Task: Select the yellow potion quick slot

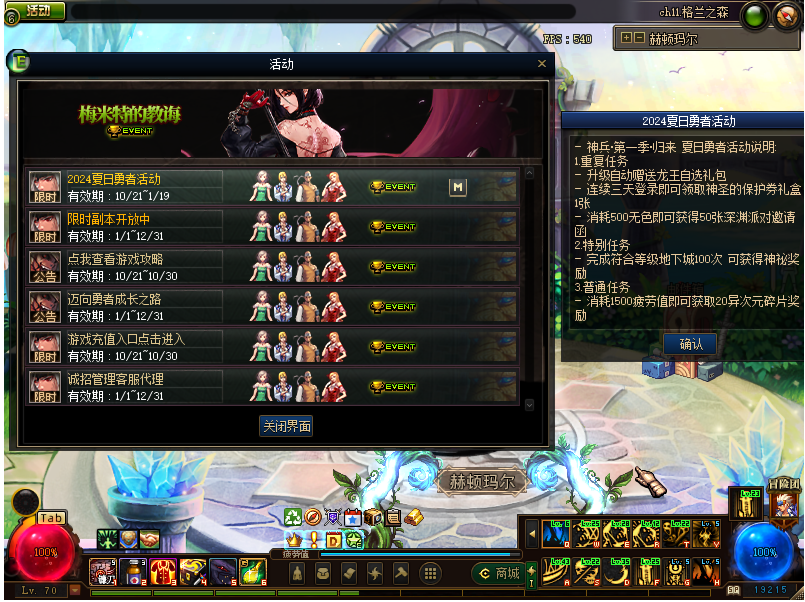Action: click(252, 571)
